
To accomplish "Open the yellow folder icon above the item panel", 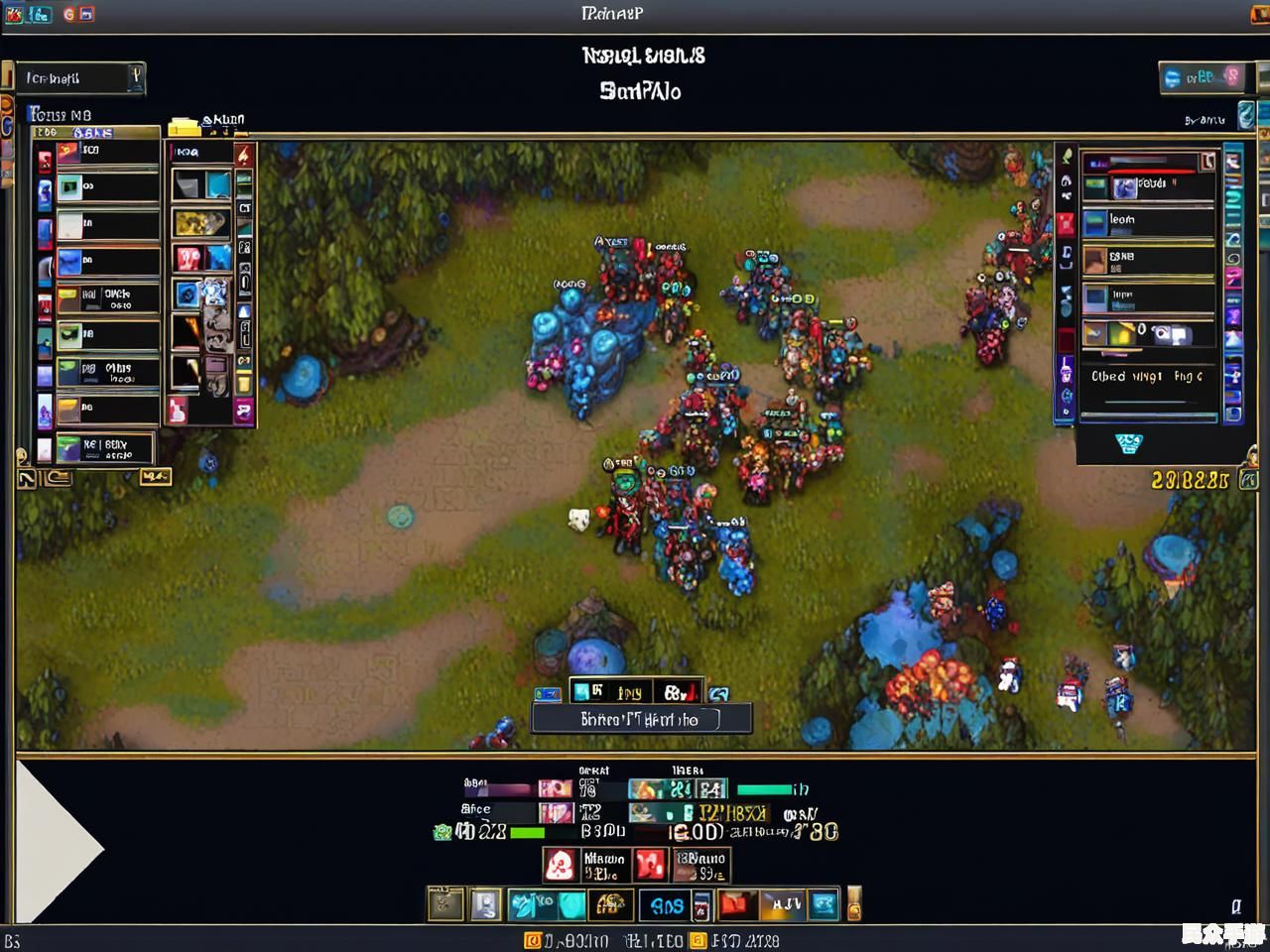I will [x=185, y=126].
